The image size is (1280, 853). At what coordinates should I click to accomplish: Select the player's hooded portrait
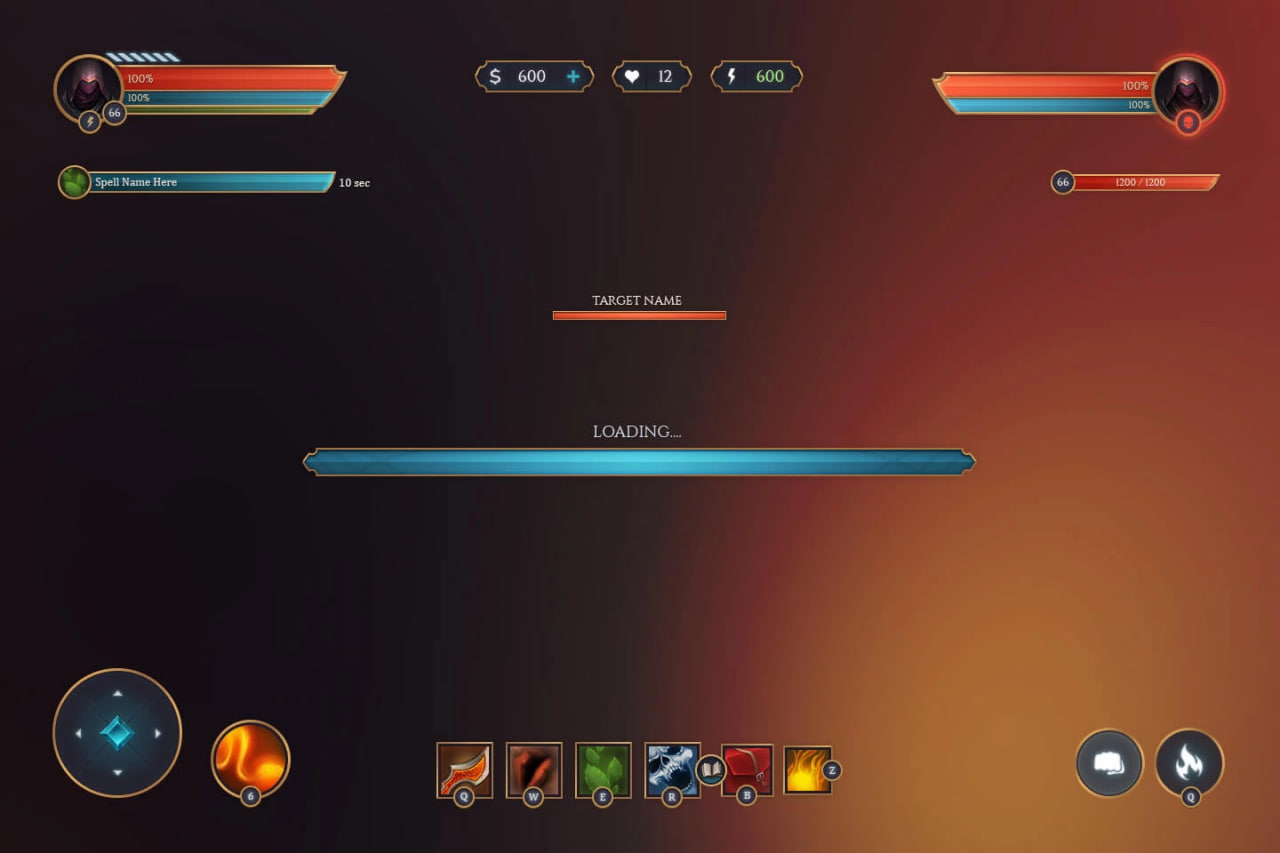(87, 86)
